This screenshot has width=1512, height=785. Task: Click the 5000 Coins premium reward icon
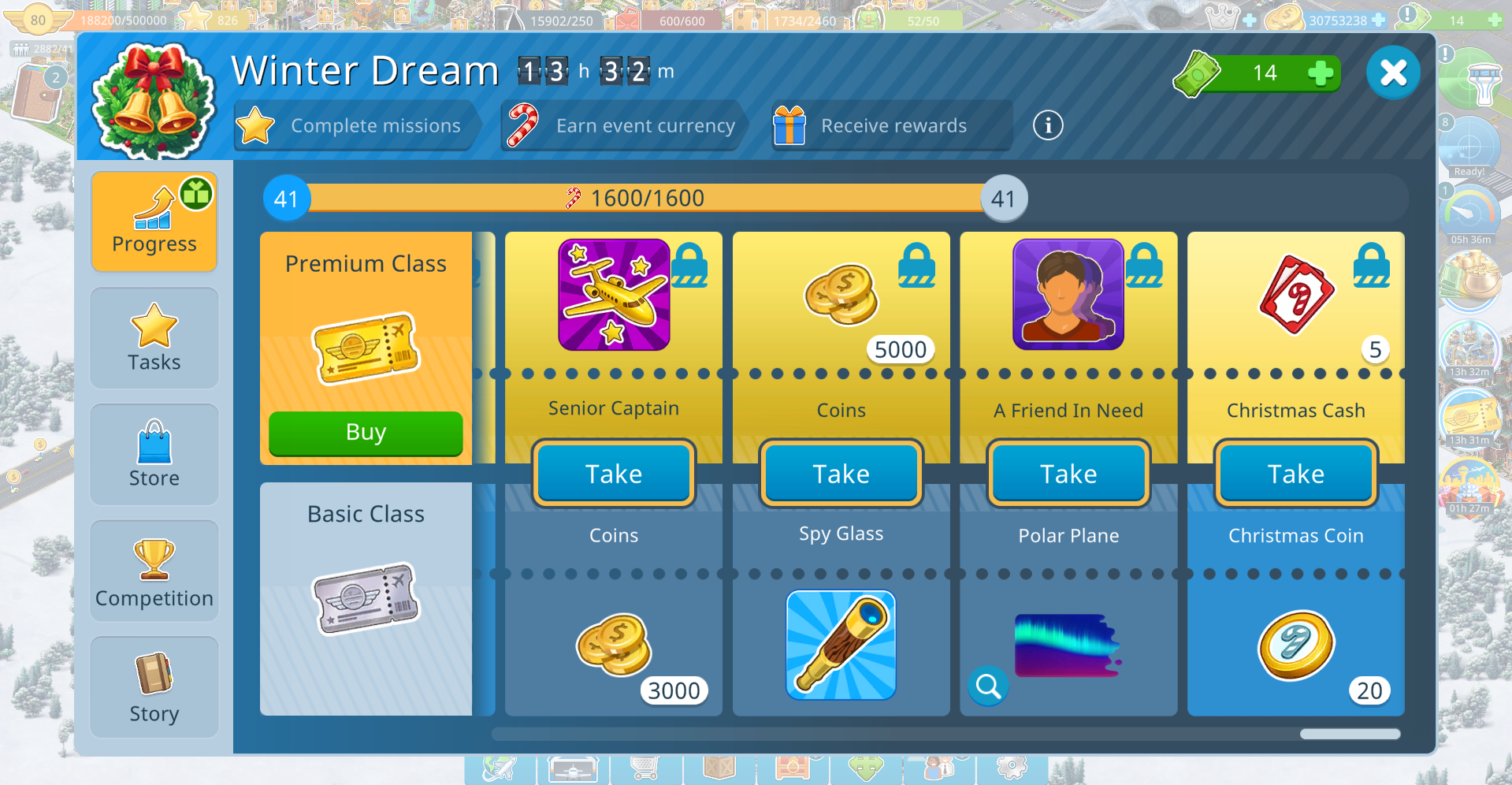pos(841,295)
